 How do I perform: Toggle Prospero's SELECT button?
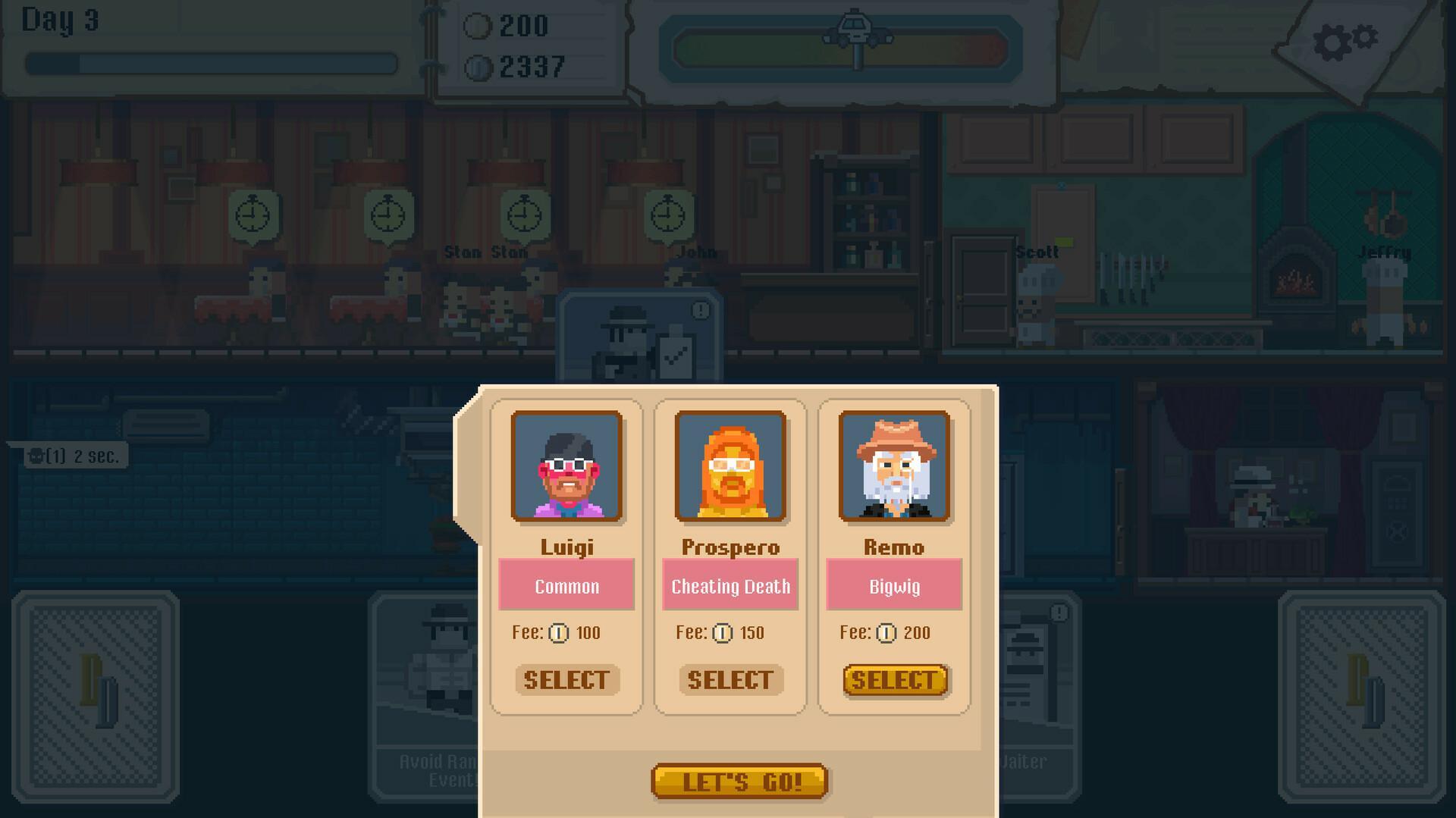tap(730, 679)
